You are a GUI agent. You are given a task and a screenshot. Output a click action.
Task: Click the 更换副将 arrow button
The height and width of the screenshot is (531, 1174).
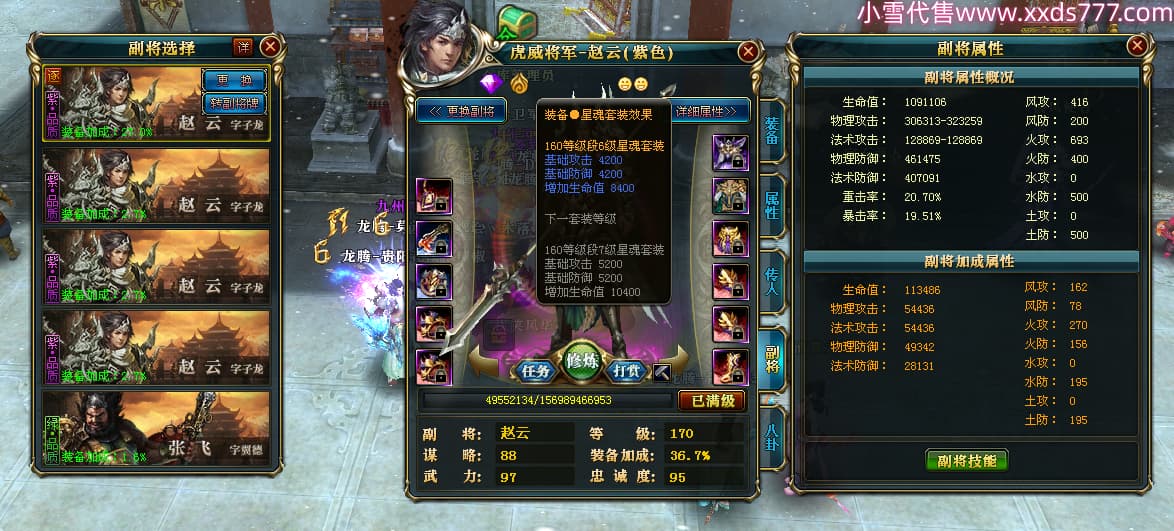462,110
